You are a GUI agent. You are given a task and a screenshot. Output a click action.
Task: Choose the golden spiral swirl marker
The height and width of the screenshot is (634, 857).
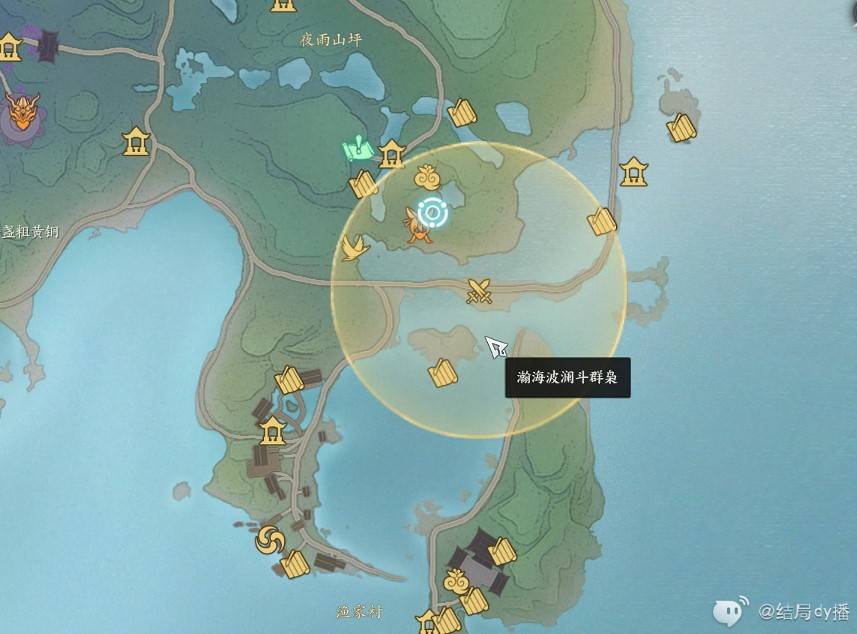tap(270, 541)
